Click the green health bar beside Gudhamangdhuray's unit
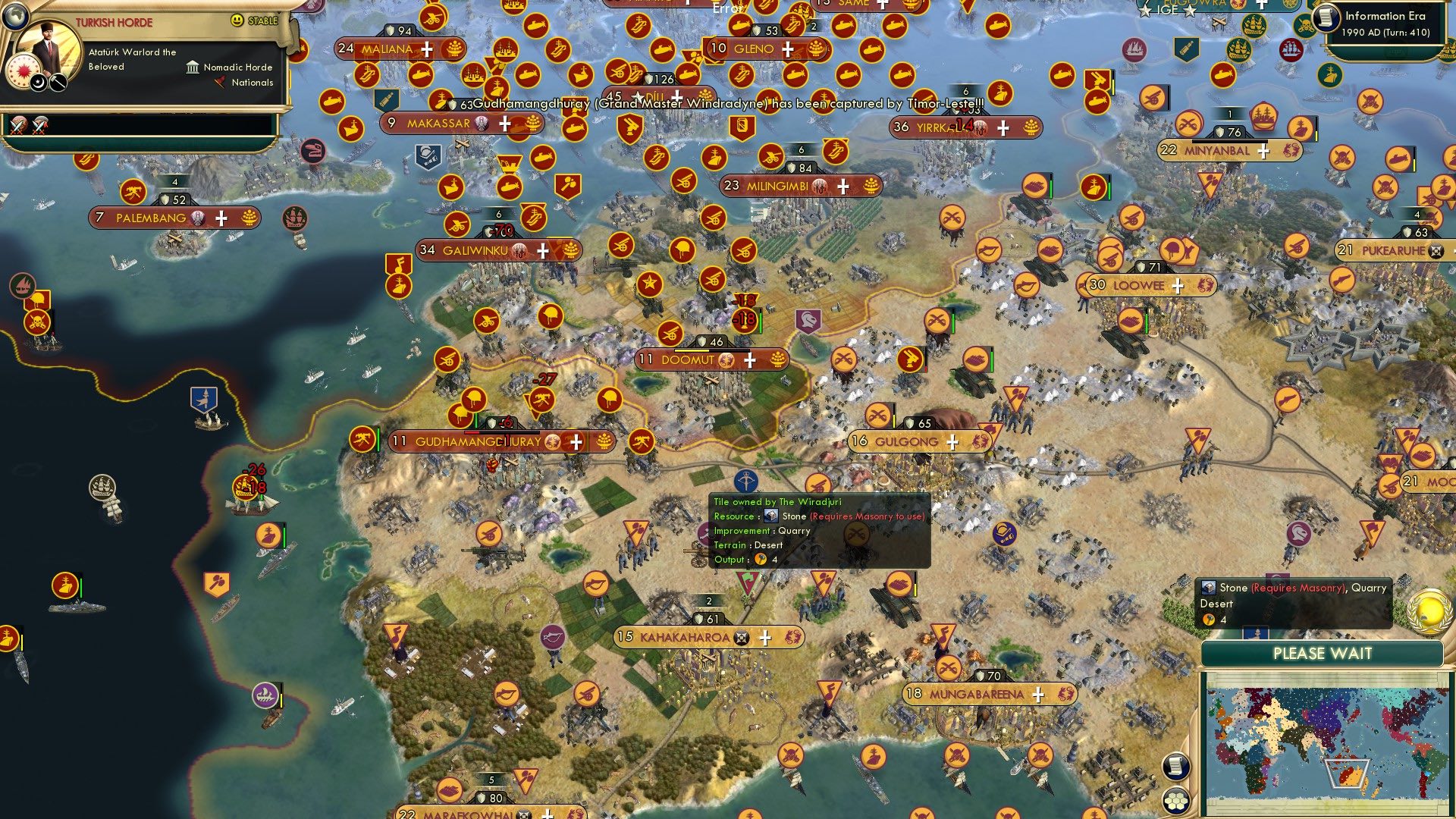1456x819 pixels. 378,440
